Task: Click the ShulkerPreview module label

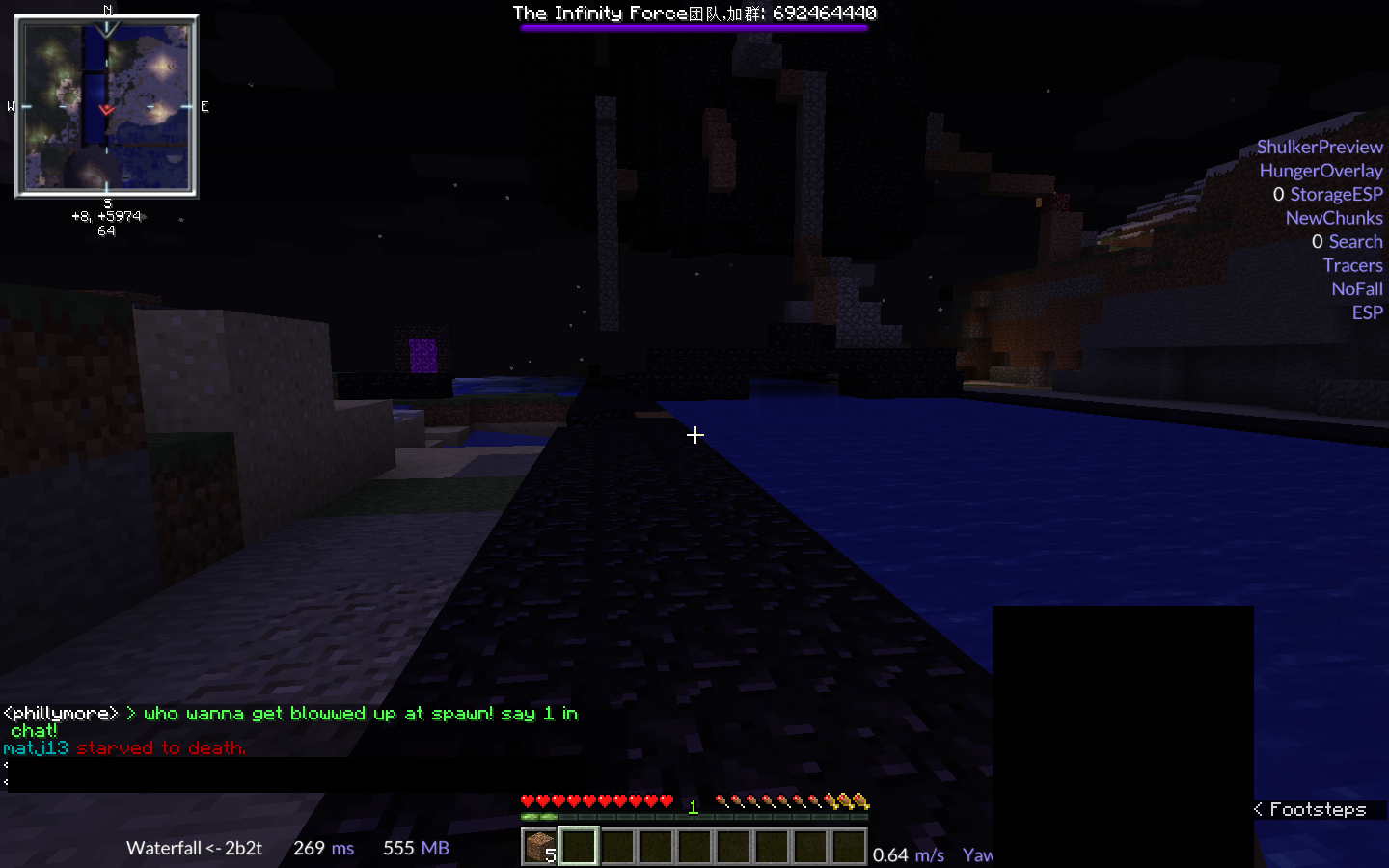Action: [1319, 147]
